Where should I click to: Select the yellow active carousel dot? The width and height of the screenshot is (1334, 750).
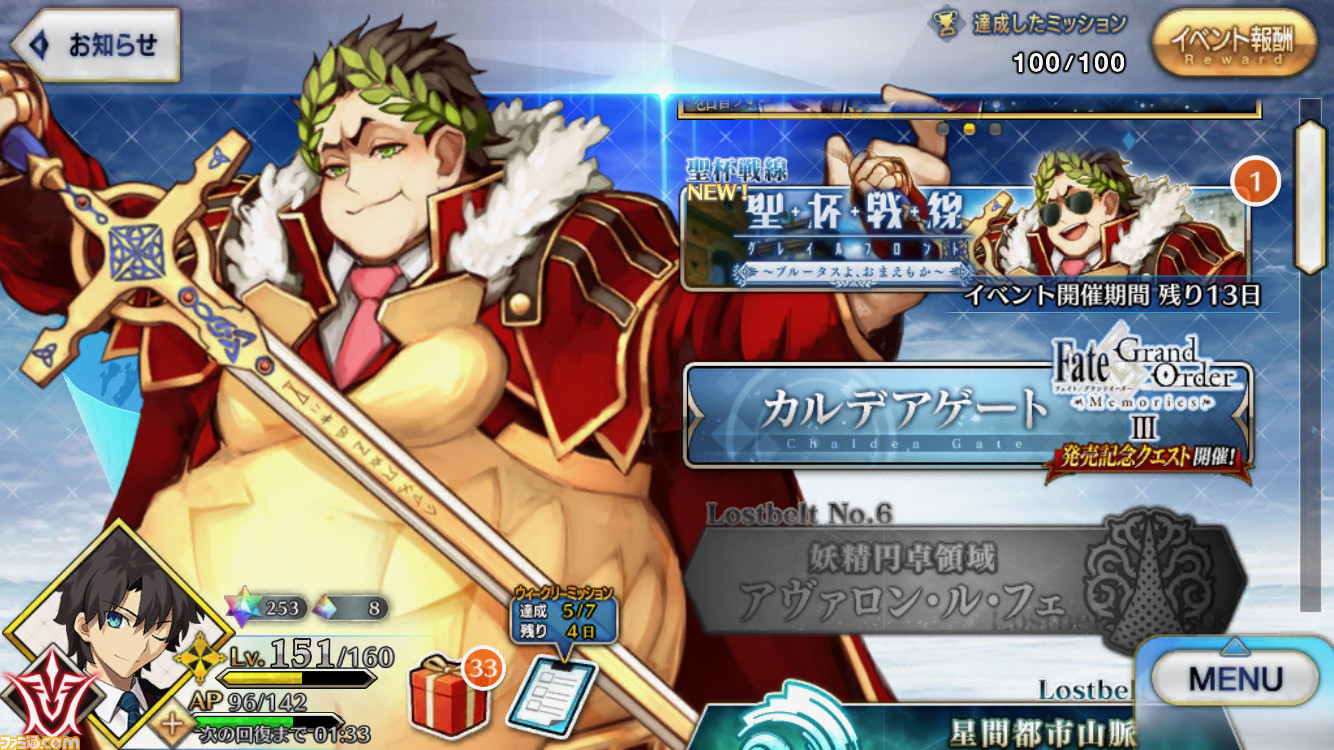click(968, 128)
